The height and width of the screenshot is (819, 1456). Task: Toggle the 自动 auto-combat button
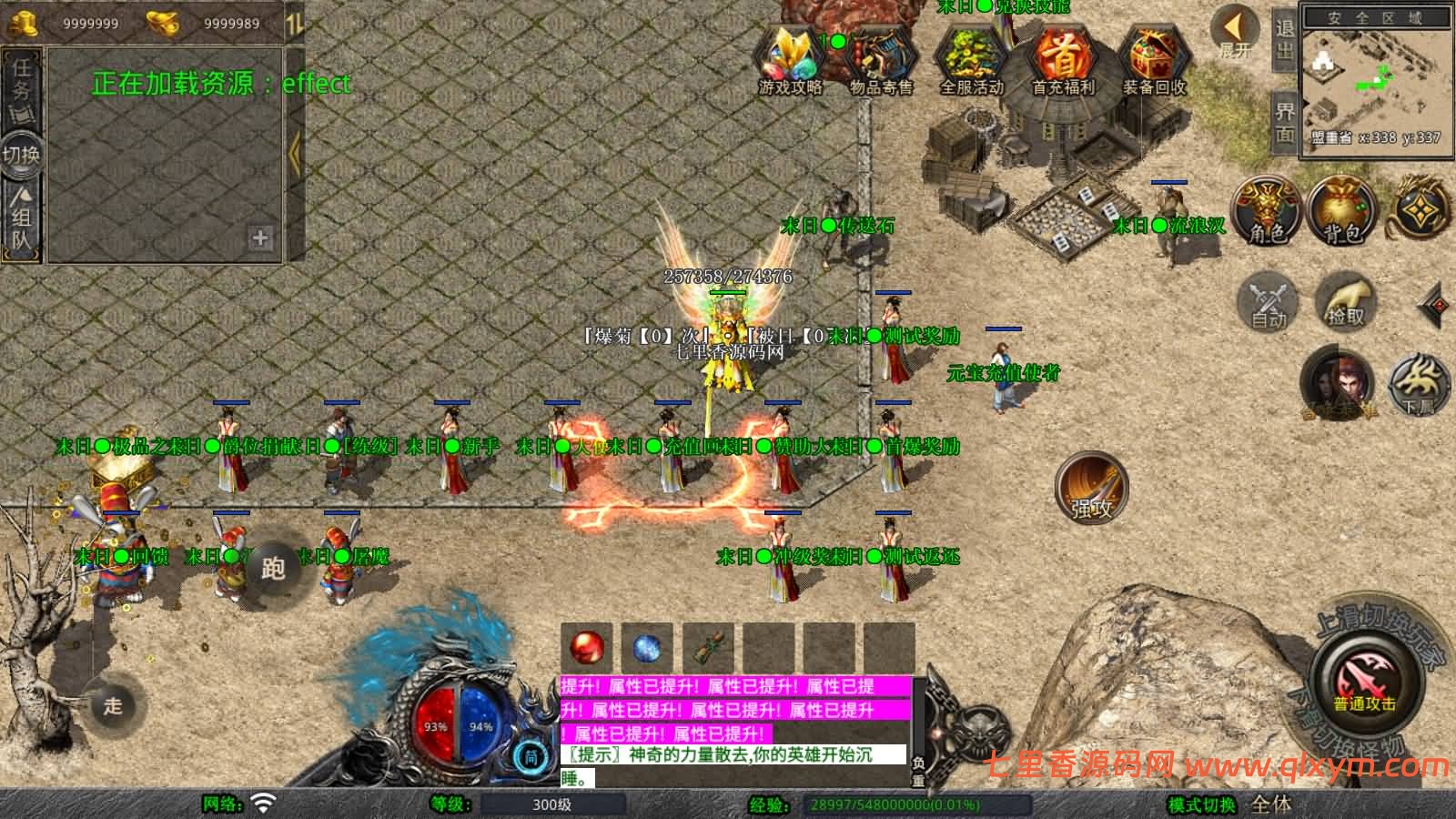point(1267,300)
